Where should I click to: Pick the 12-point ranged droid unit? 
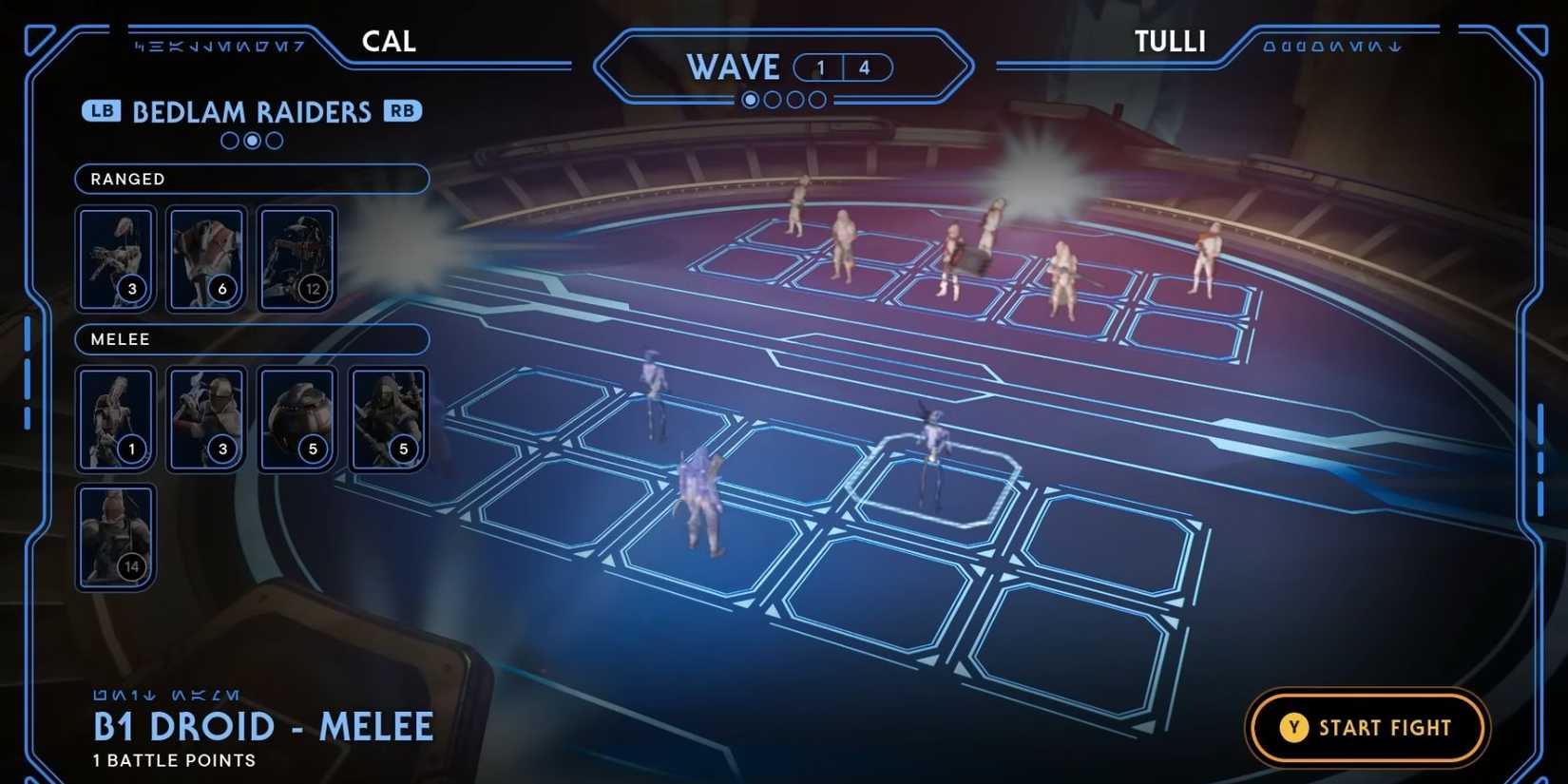click(x=297, y=258)
